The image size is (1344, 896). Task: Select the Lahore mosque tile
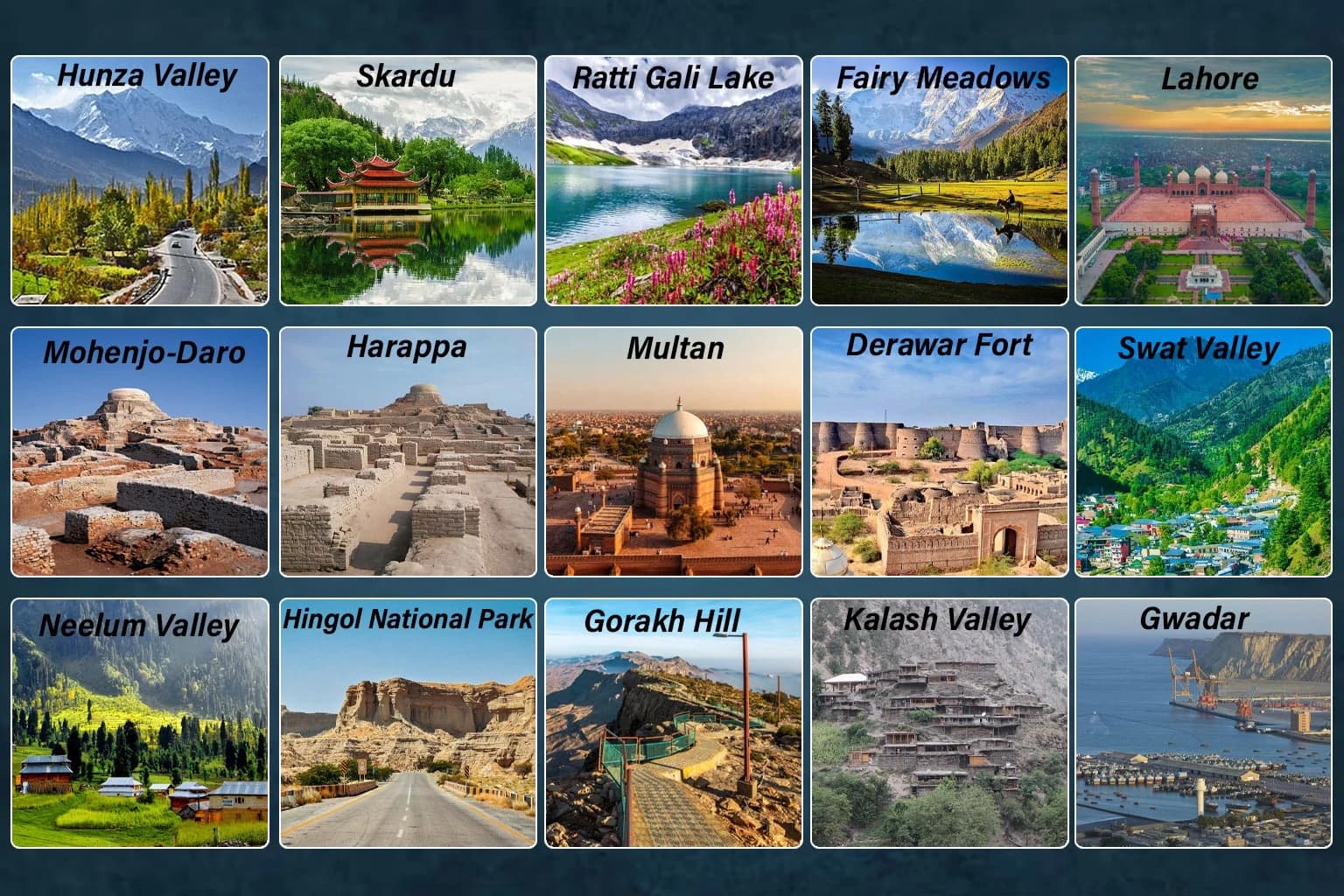click(x=1203, y=181)
